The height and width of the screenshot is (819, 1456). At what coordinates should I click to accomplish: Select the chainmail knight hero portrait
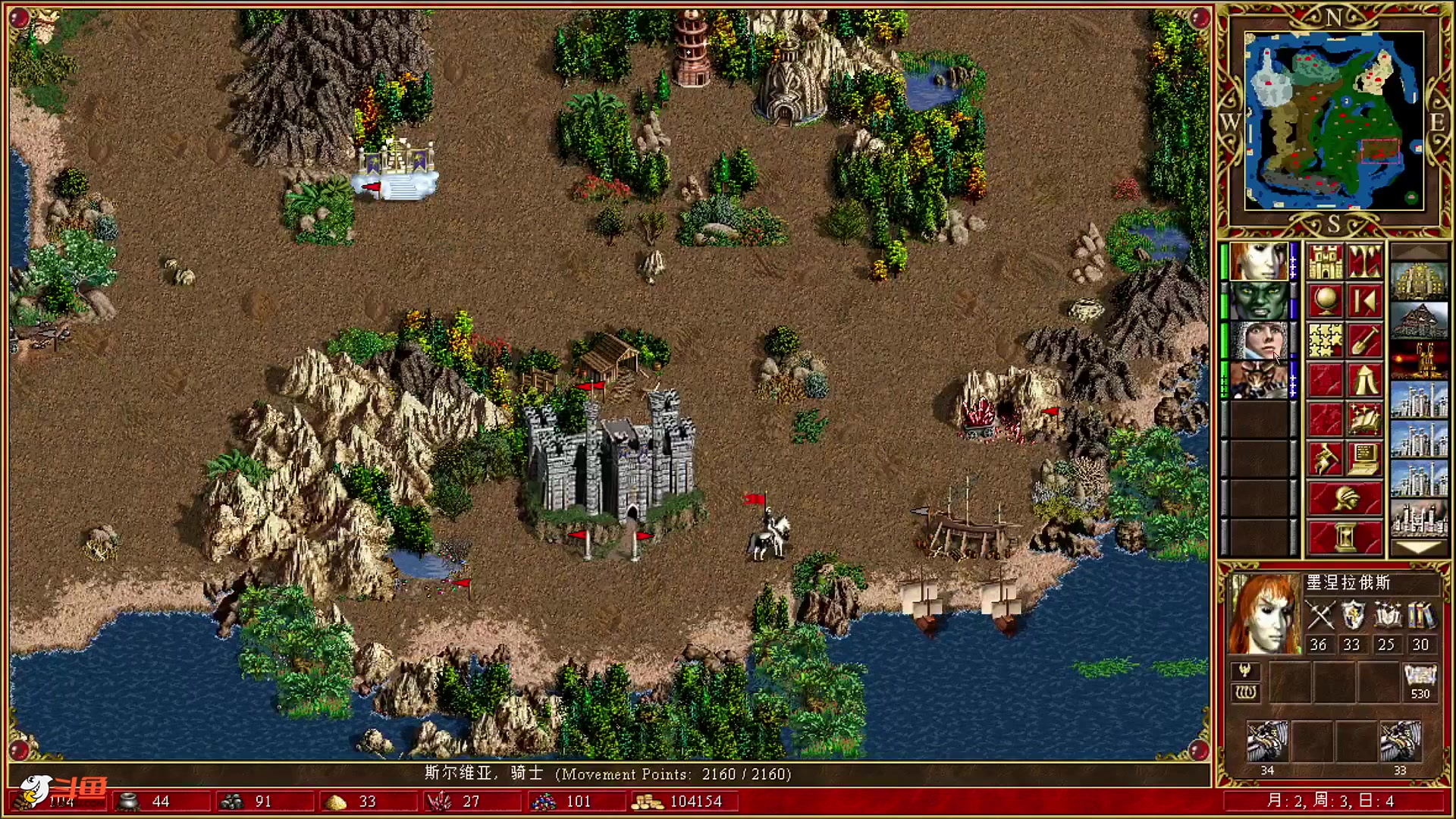[1259, 340]
